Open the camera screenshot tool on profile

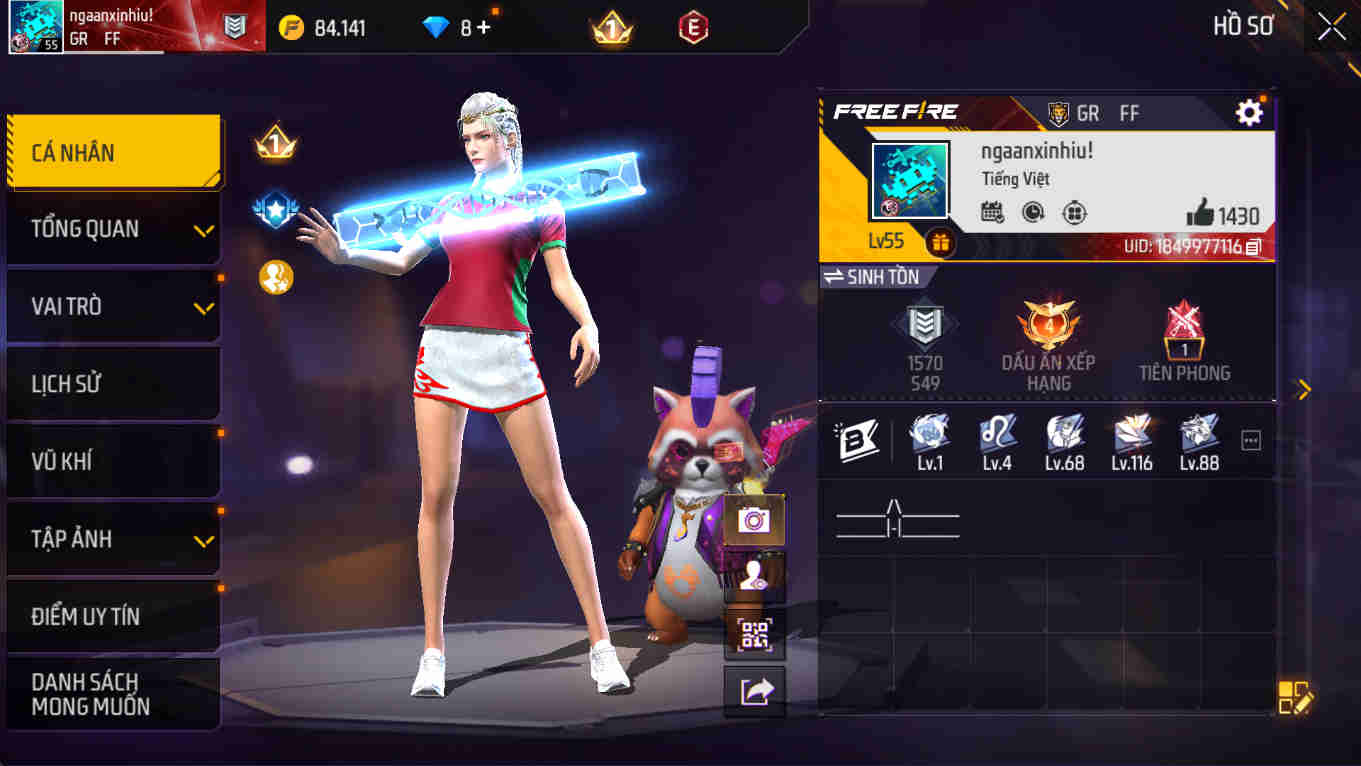tap(753, 518)
